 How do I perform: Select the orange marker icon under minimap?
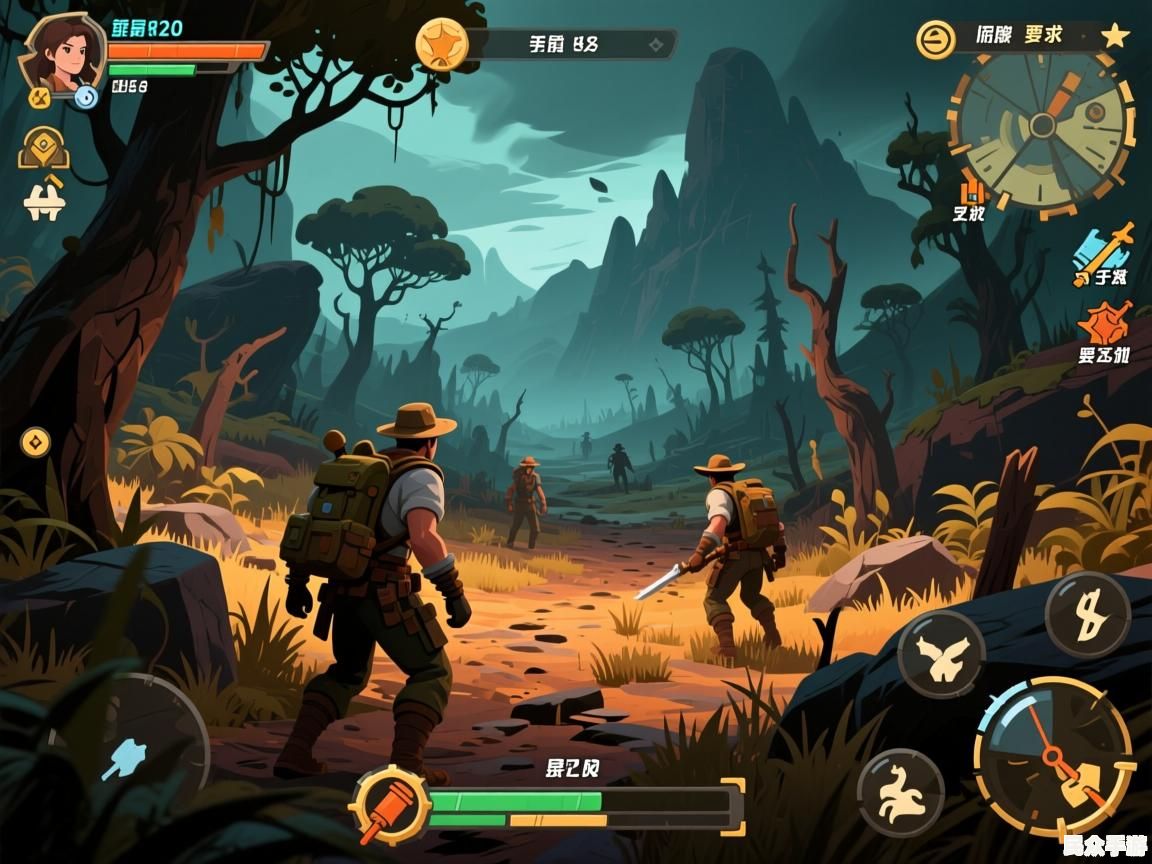click(x=971, y=191)
